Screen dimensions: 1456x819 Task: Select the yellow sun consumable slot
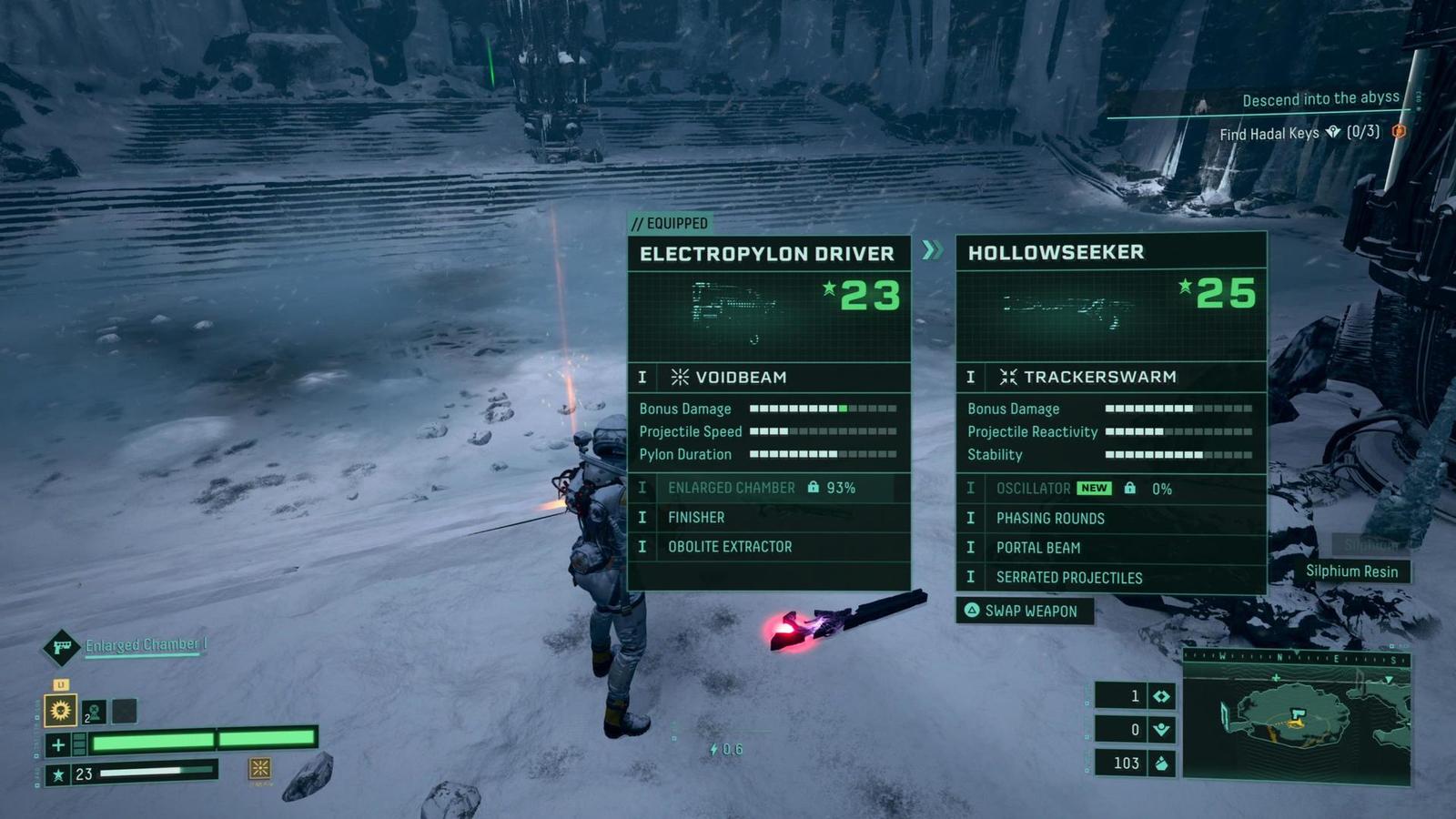click(x=61, y=710)
